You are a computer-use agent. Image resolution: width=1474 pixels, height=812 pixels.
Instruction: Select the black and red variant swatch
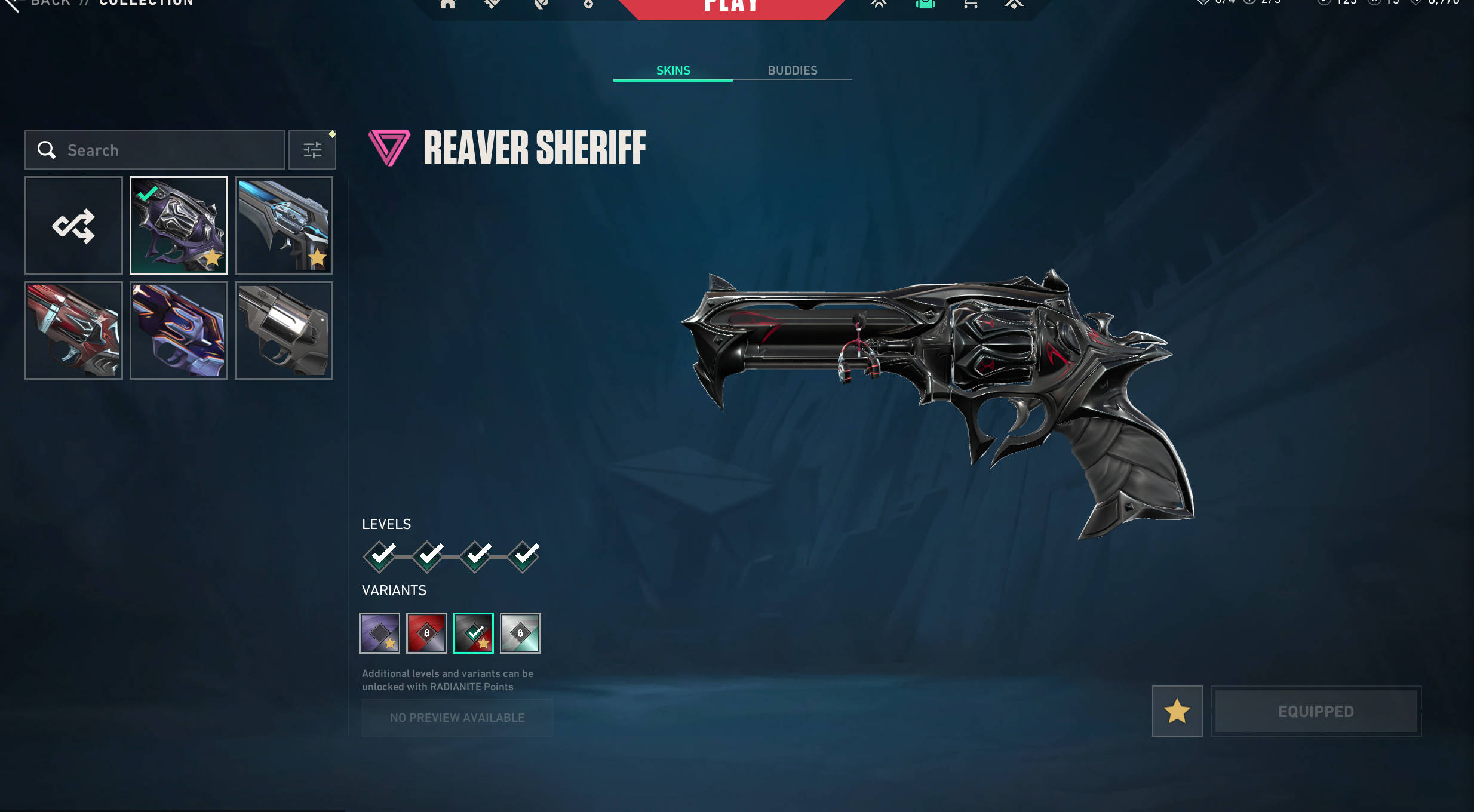click(473, 633)
